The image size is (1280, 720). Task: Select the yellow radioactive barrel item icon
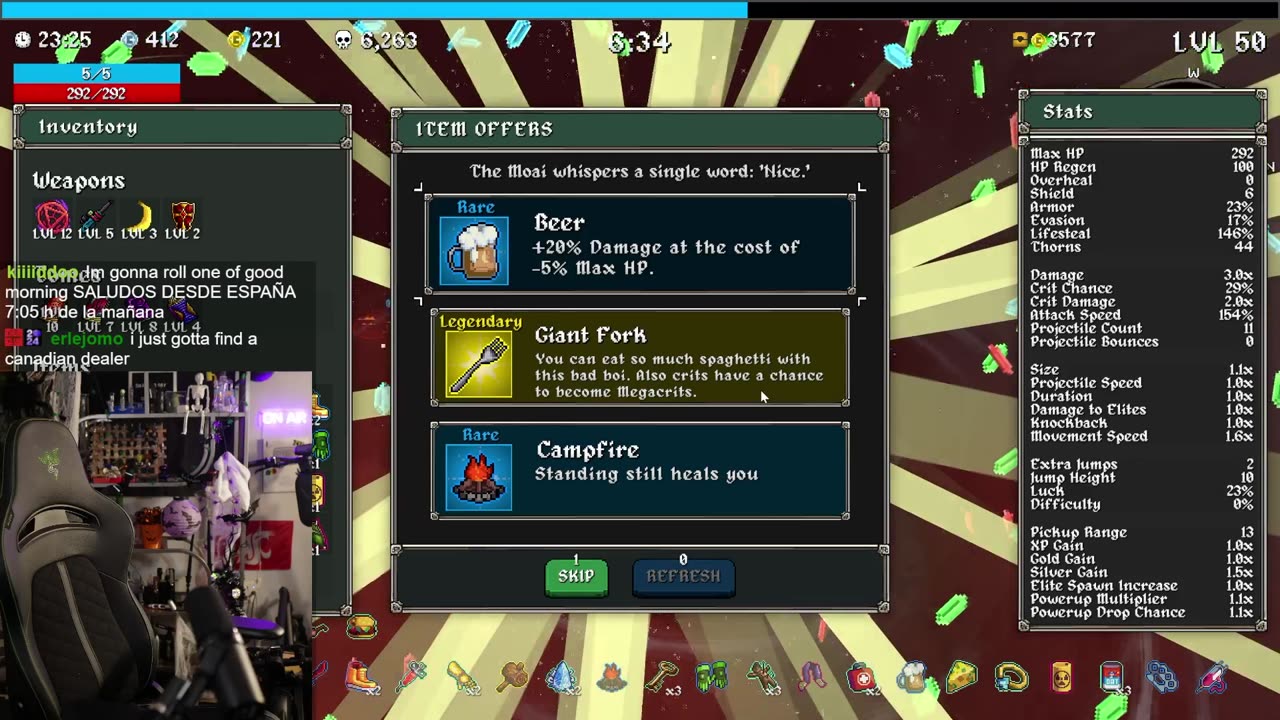1062,678
